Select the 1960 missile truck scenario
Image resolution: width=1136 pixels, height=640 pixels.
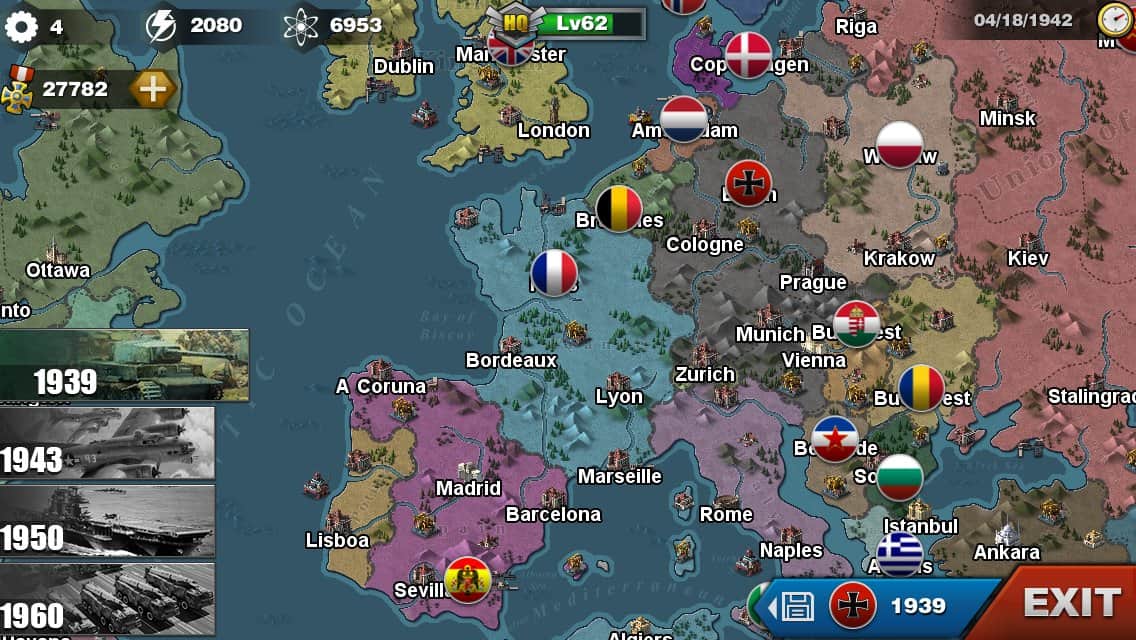tap(107, 597)
